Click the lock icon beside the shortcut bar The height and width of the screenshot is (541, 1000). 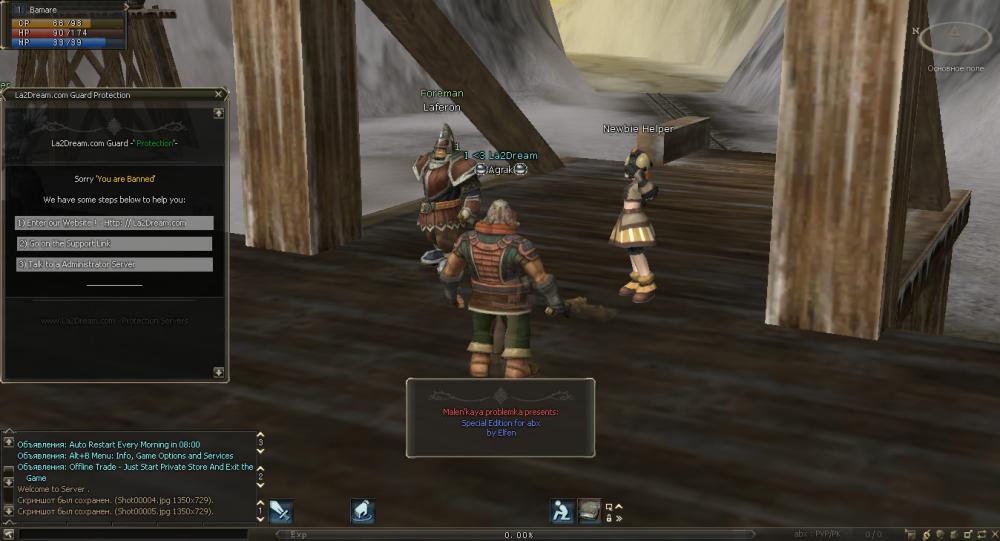tap(609, 519)
